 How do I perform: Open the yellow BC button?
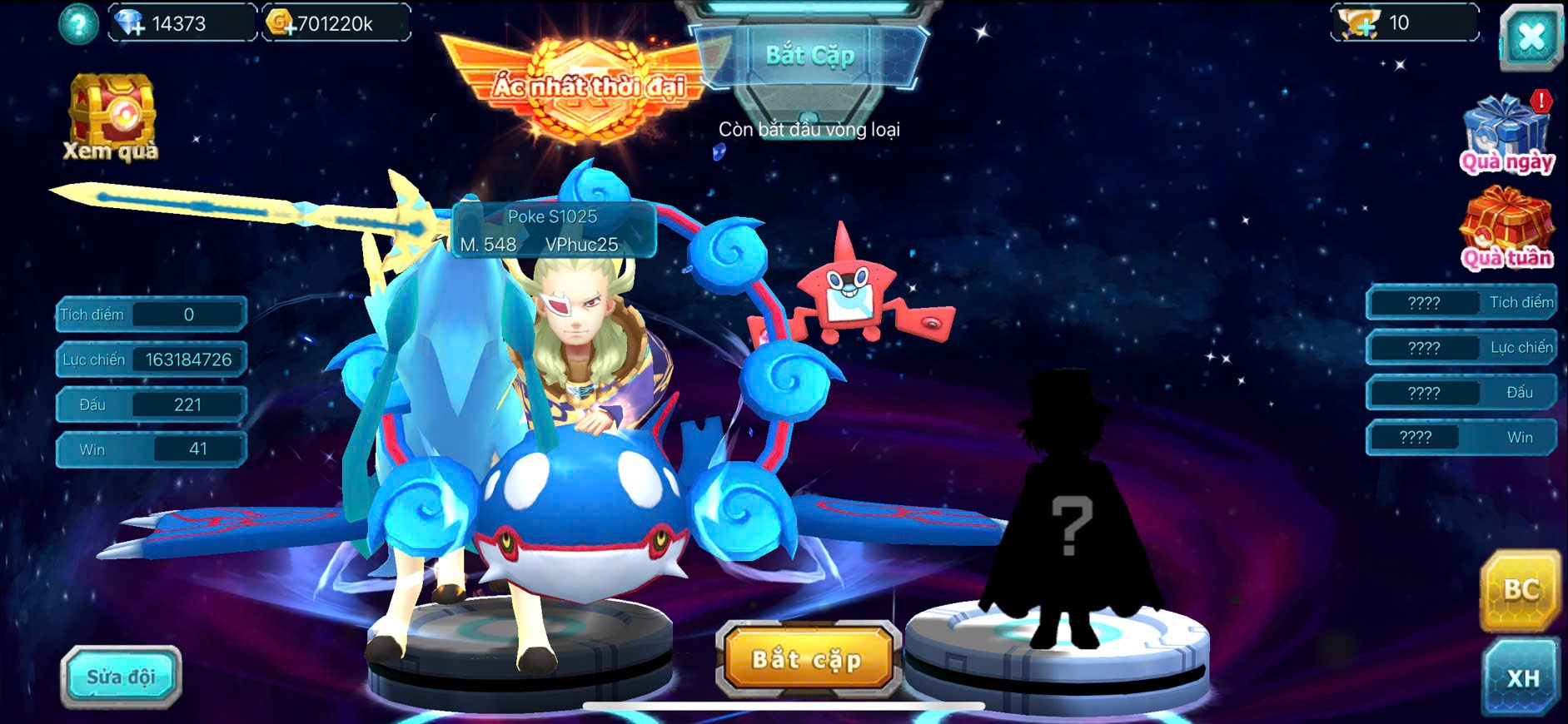pyautogui.click(x=1520, y=589)
